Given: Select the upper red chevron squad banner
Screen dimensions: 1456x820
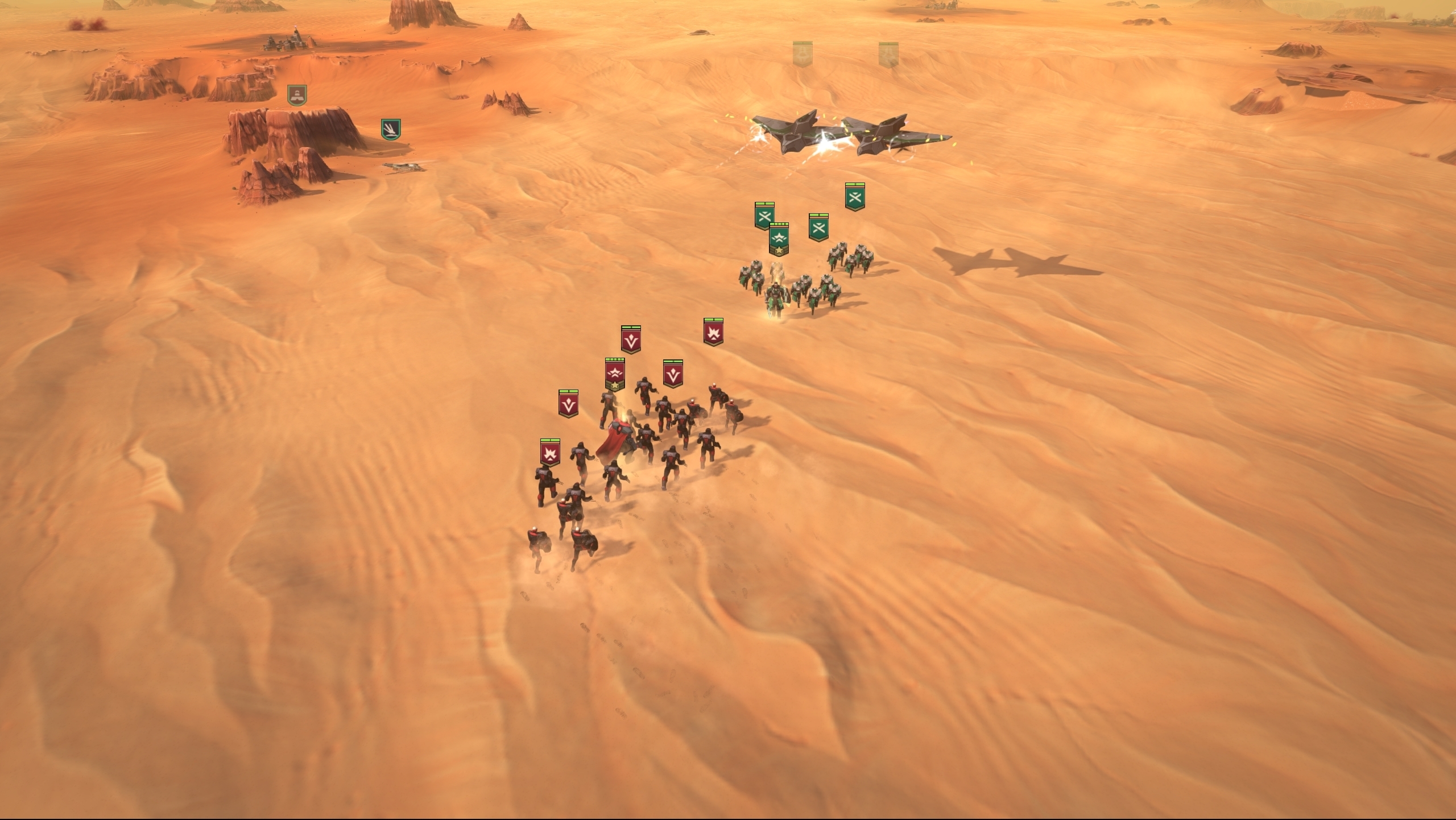Looking at the screenshot, I should [x=630, y=339].
